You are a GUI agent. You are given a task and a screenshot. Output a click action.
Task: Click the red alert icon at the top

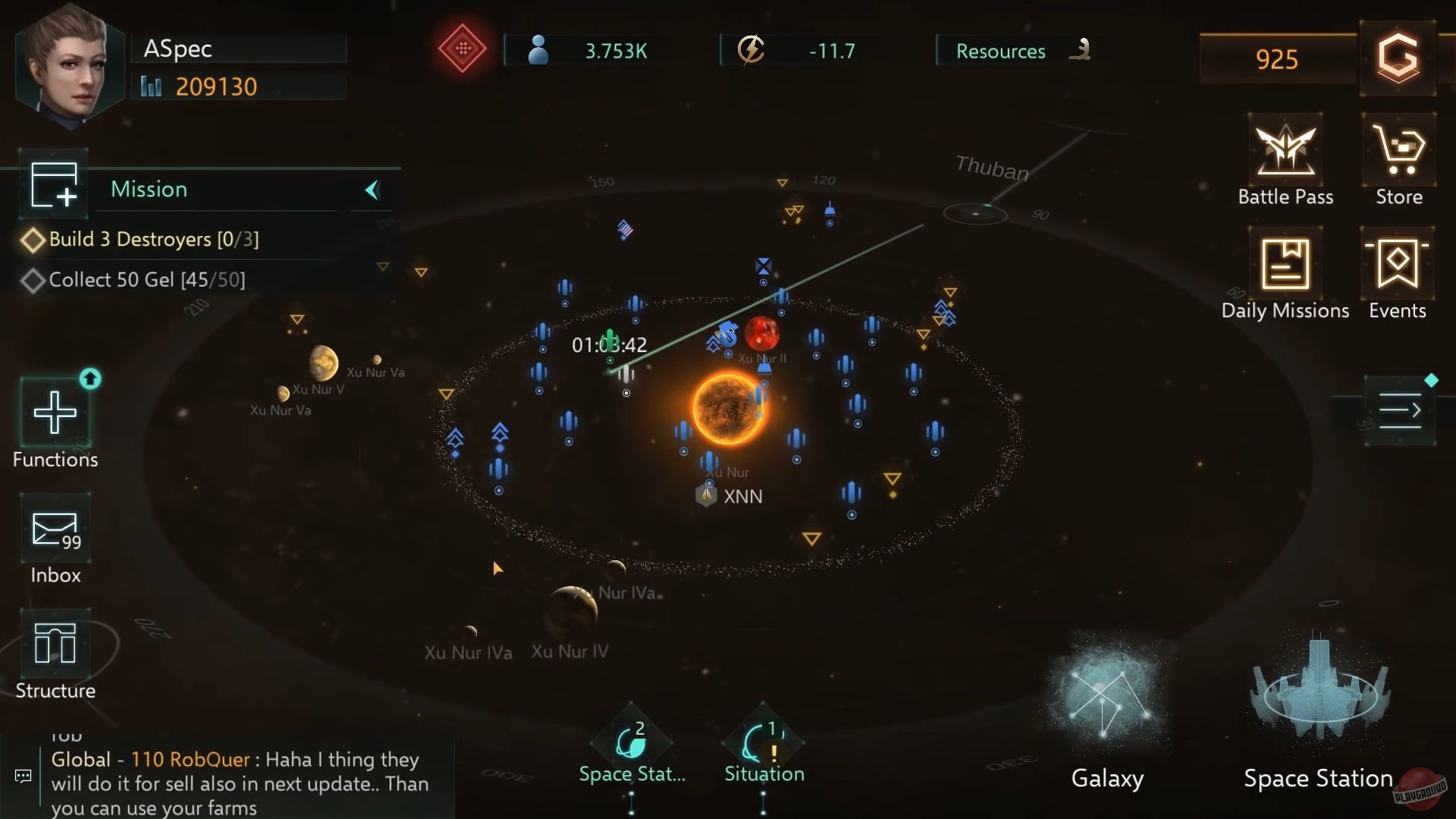pos(462,50)
